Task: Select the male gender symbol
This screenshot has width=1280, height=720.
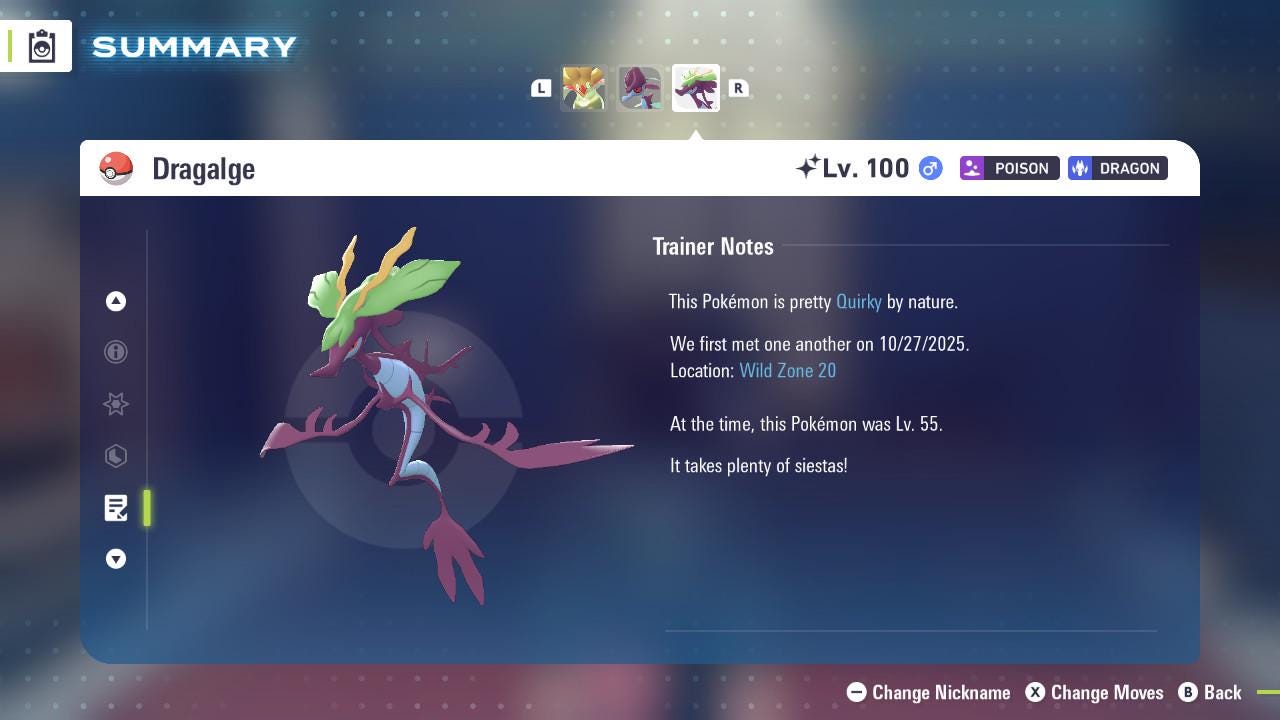Action: 928,168
